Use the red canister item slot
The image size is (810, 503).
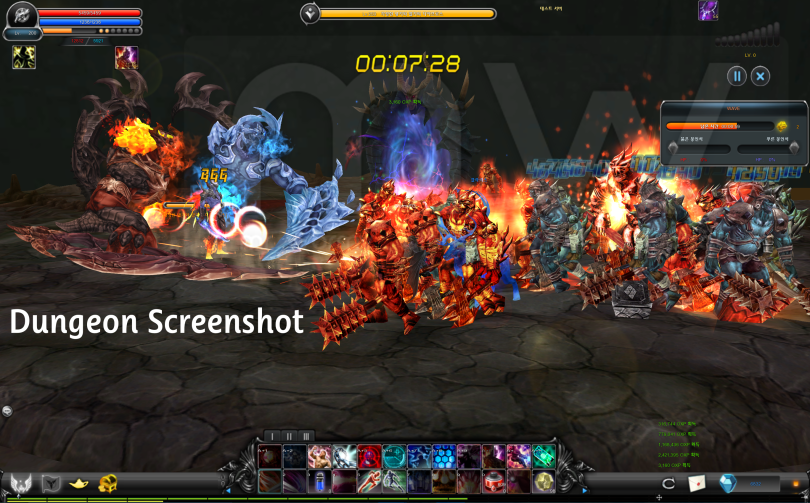(494, 482)
